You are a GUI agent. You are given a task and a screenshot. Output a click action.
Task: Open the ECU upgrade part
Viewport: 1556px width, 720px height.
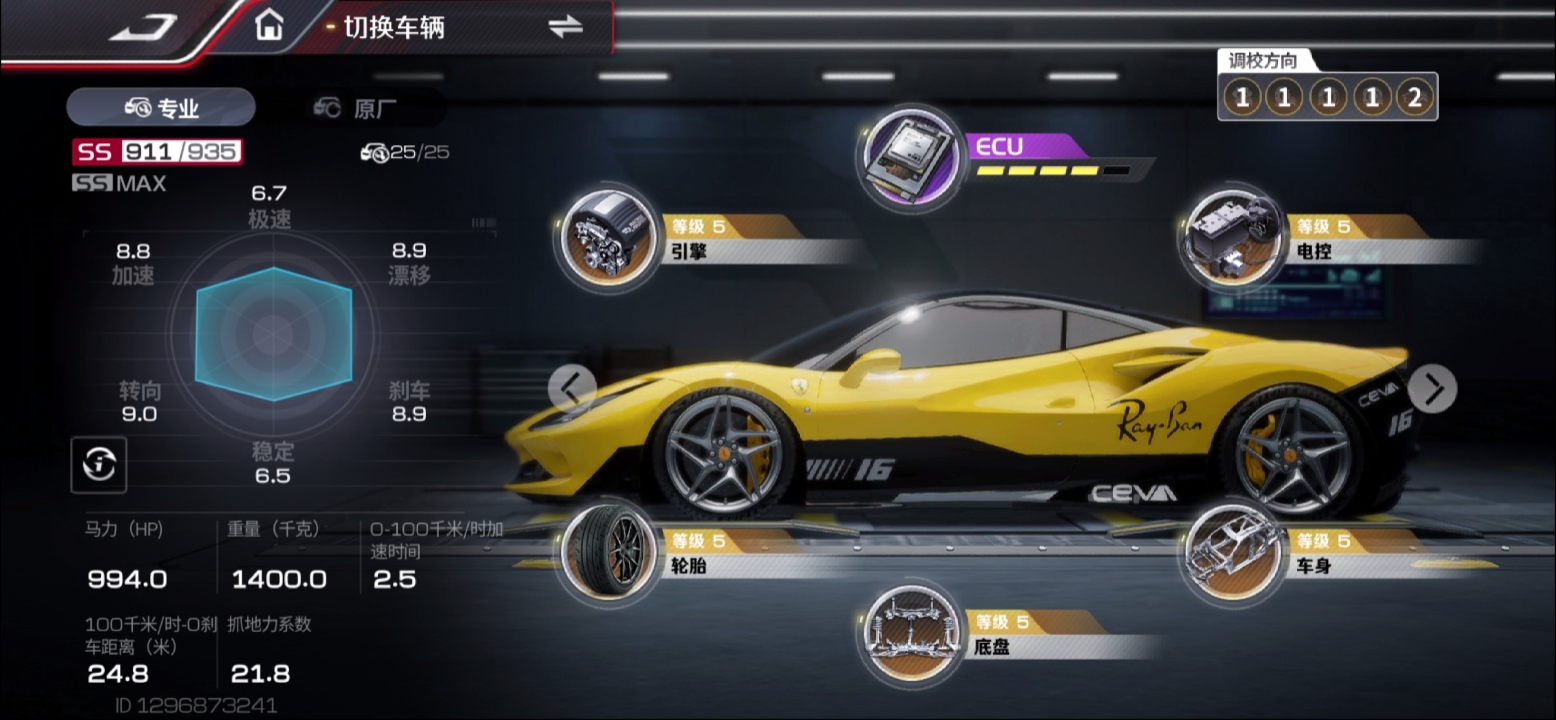coord(910,158)
